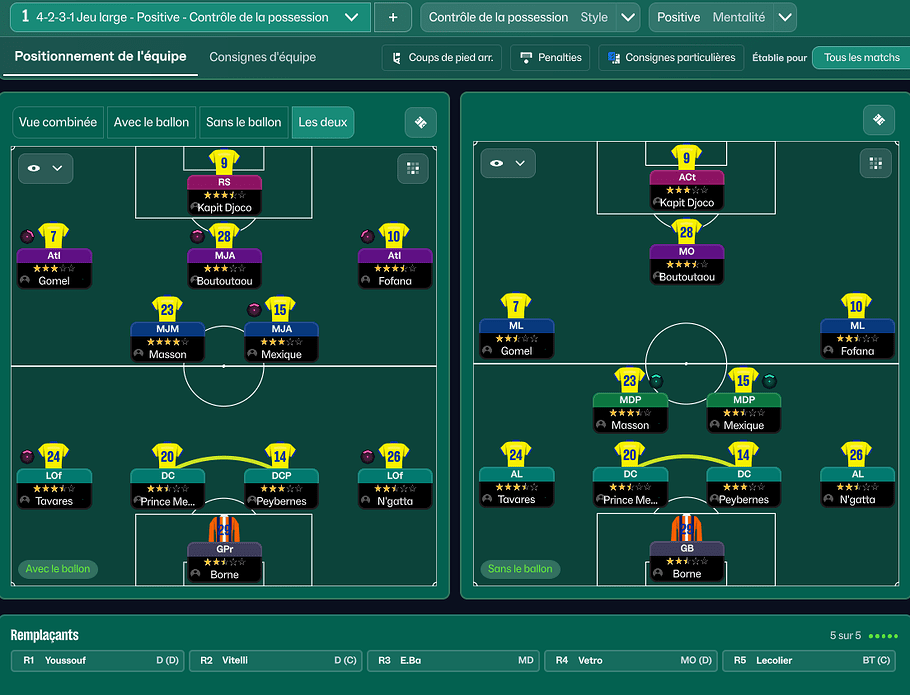Open Consignes particulières
The height and width of the screenshot is (695, 910).
point(671,58)
